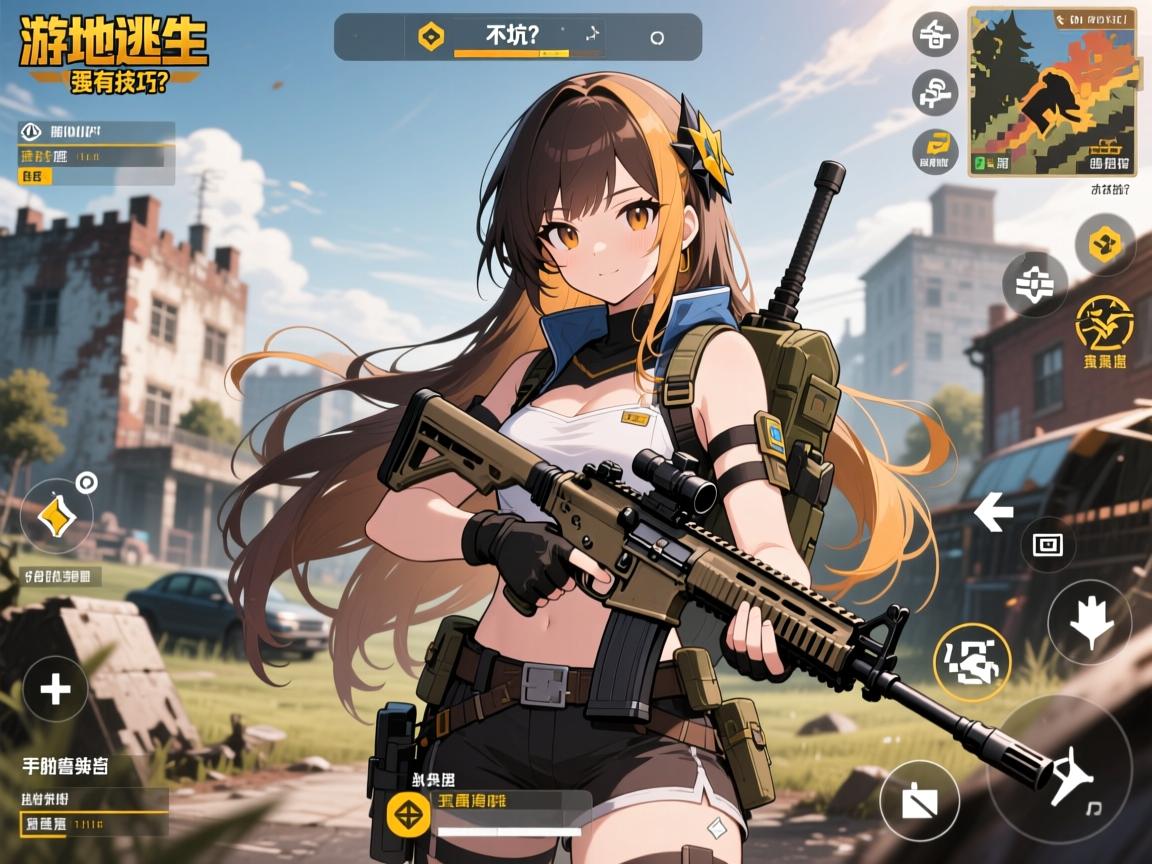Click the yellow-ringed circular action button
Viewport: 1152px width, 864px height.
972,662
